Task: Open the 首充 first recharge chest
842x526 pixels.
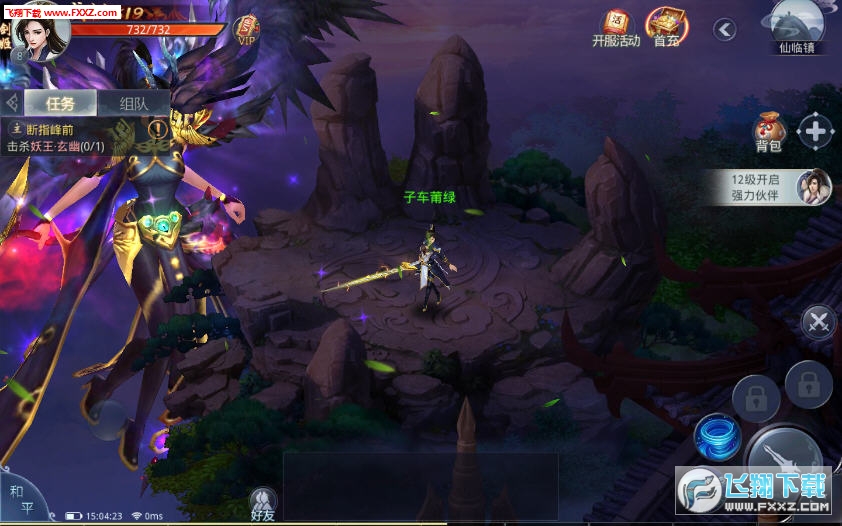Action: point(667,27)
